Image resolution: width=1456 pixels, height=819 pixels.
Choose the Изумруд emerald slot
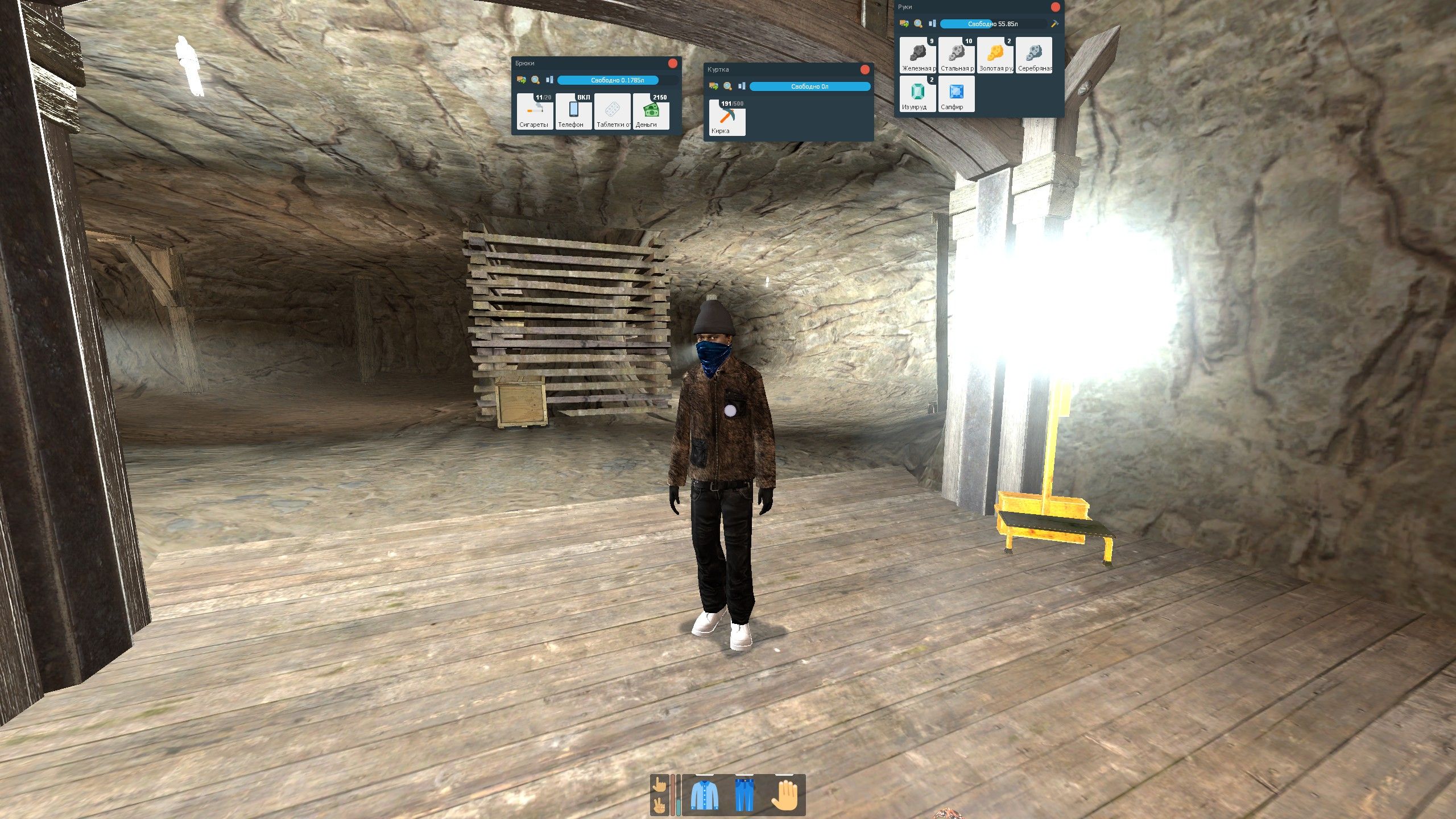tap(917, 94)
